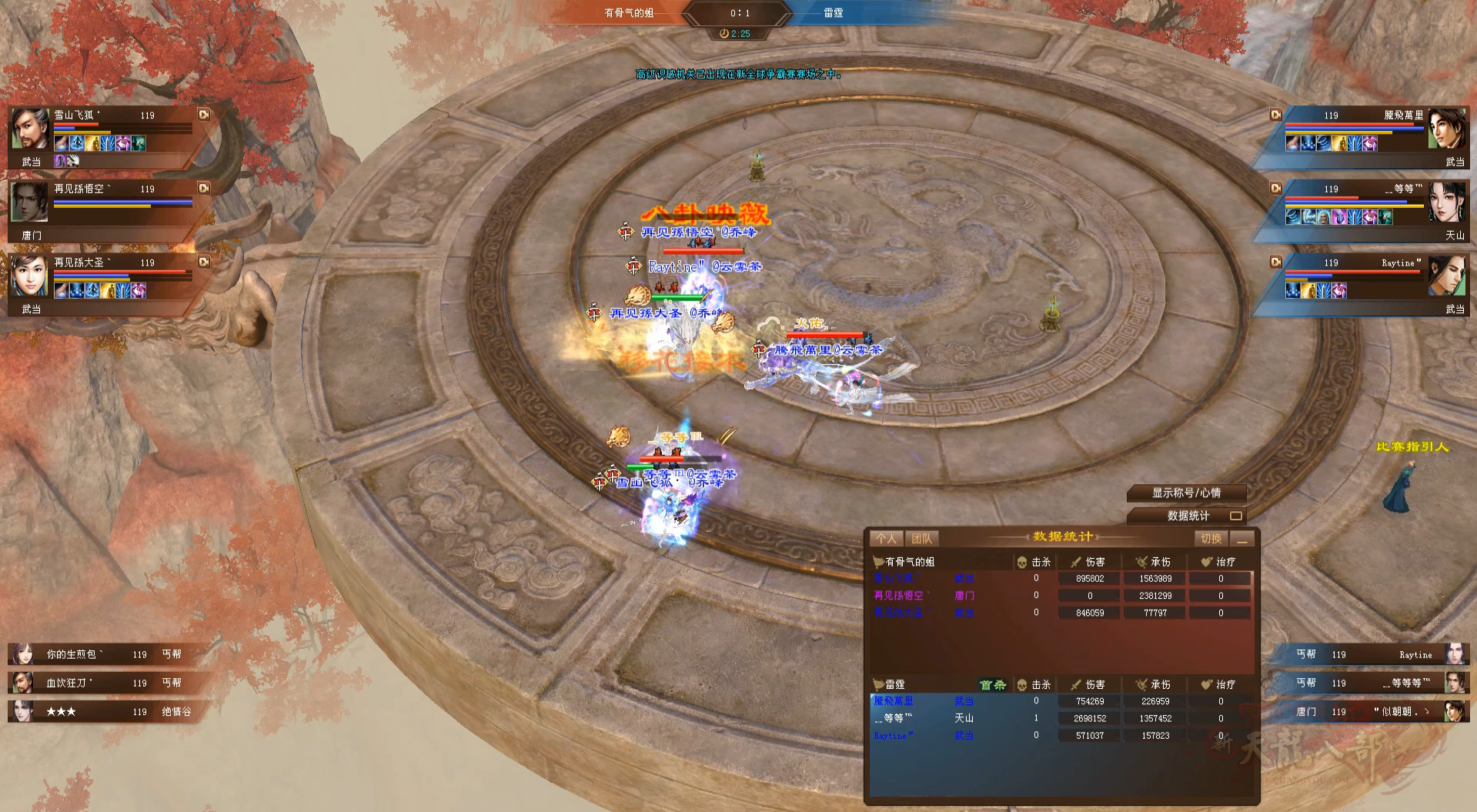Viewport: 1477px width, 812px height.
Task: Select the ...等等 天山 row in statistics table
Action: tap(1062, 718)
